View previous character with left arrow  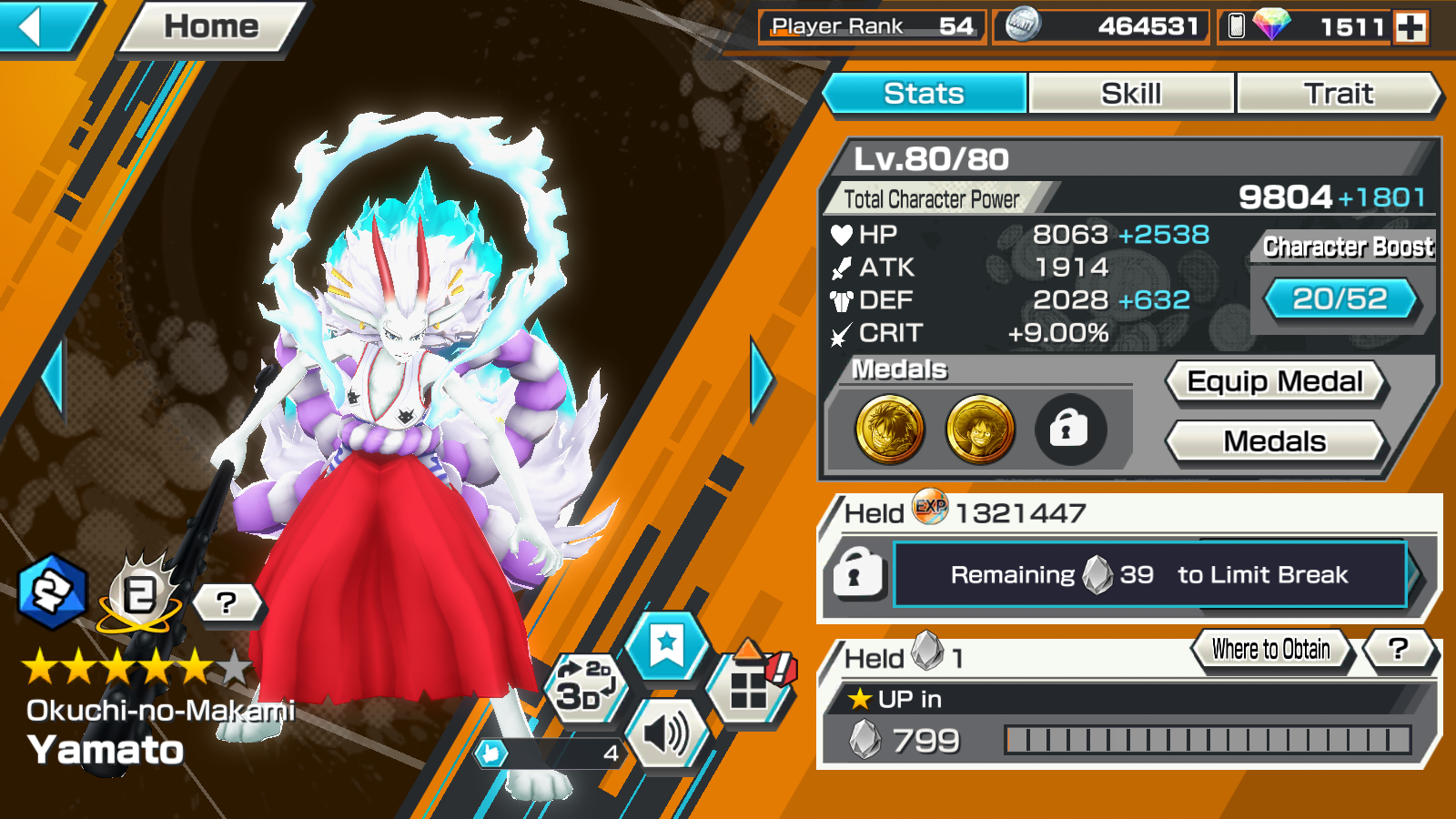pos(53,378)
